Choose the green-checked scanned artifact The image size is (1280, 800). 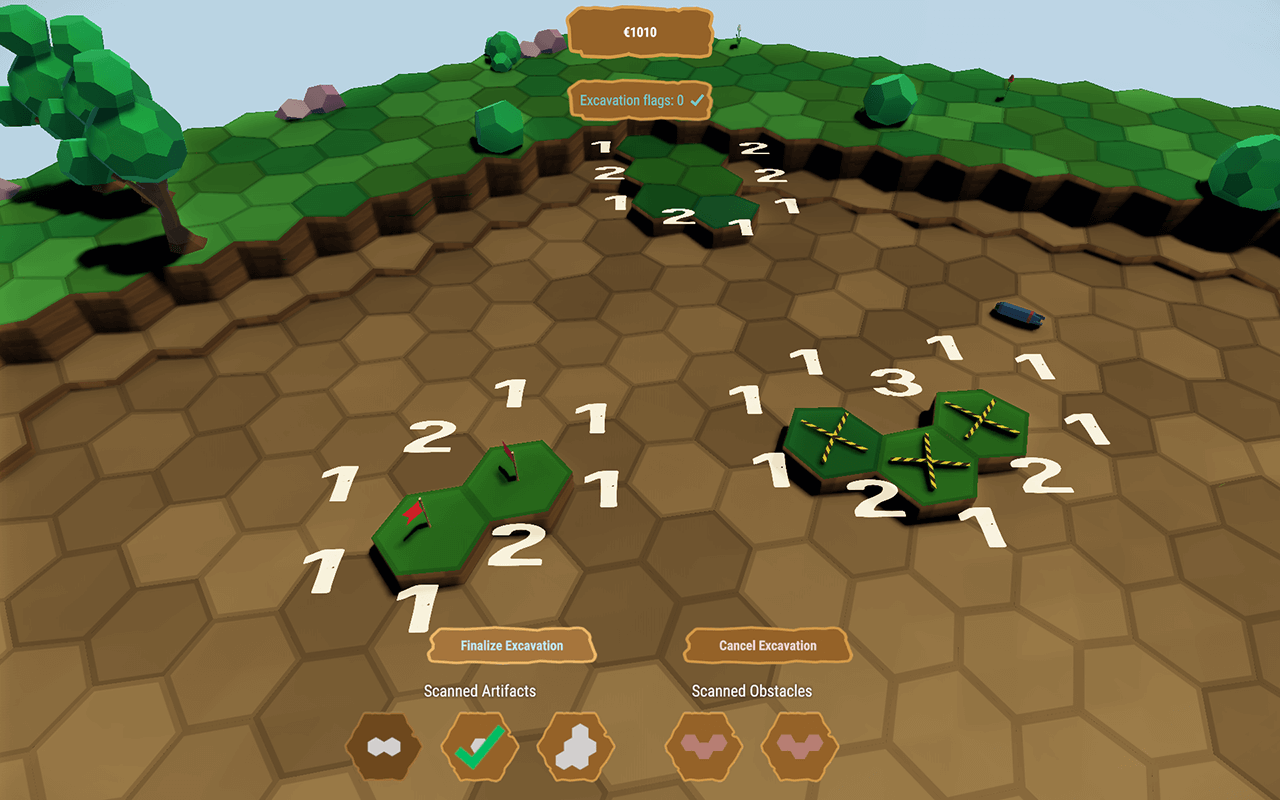[480, 747]
